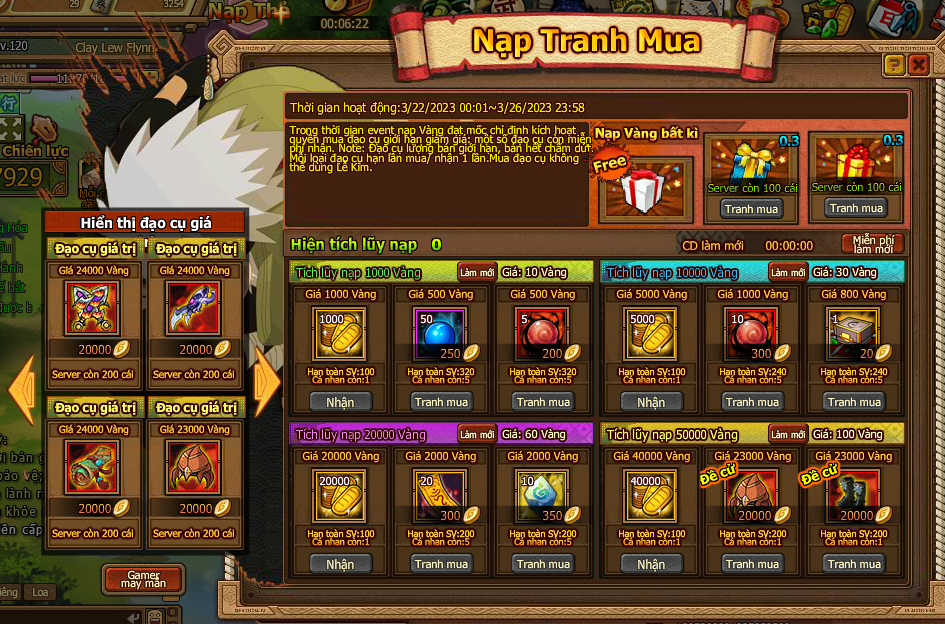Claim the 40000 gold reward with Nhận

click(651, 564)
